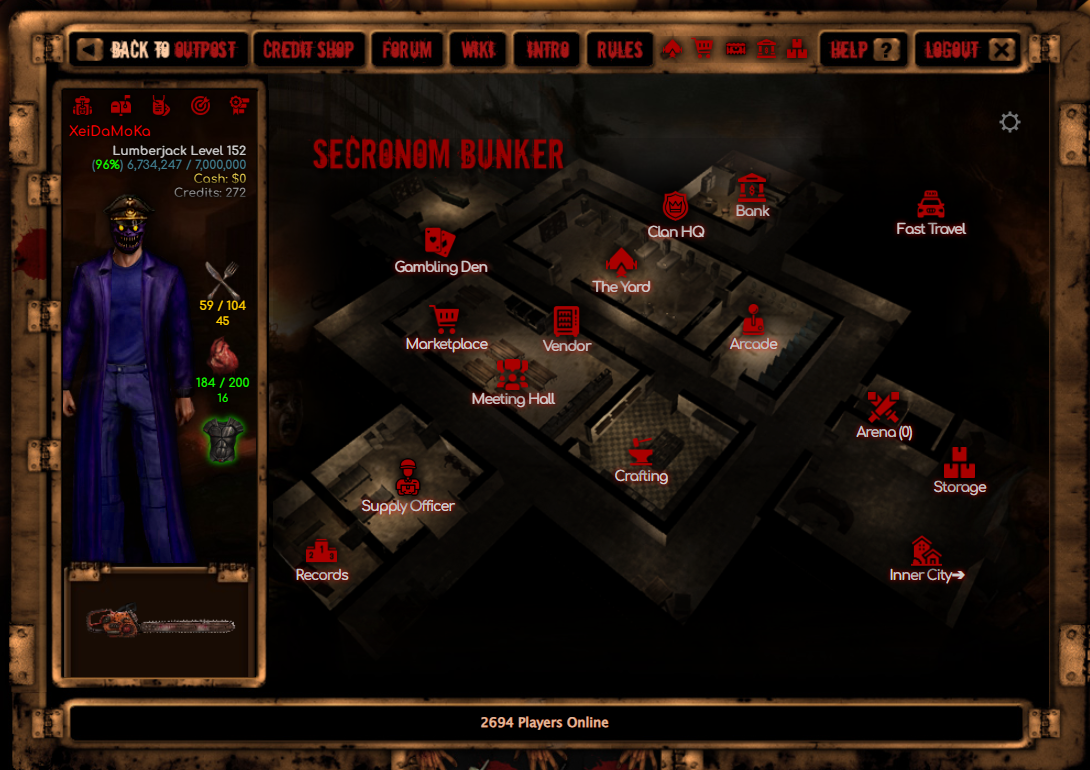Open the Wiki link
Viewport: 1090px width, 770px height.
coord(477,49)
